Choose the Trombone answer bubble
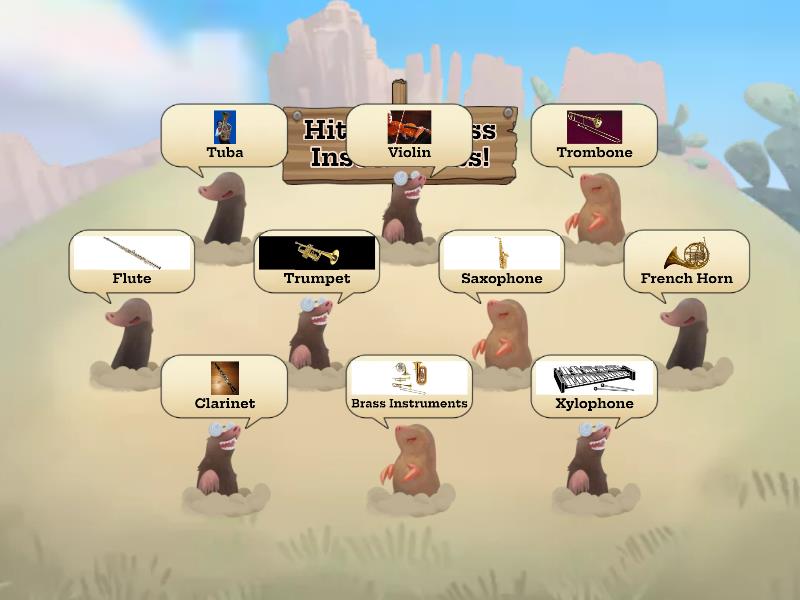The height and width of the screenshot is (600, 800). click(594, 136)
